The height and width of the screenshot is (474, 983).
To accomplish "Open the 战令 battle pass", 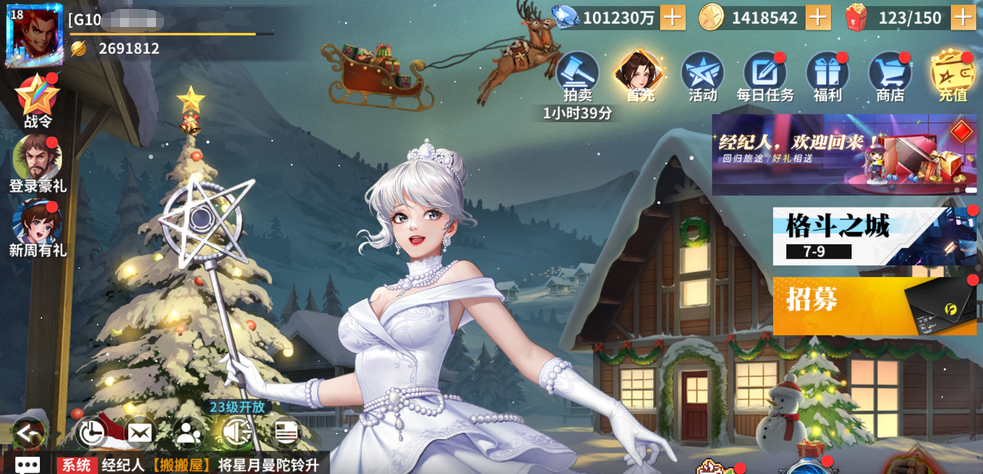I will click(37, 99).
